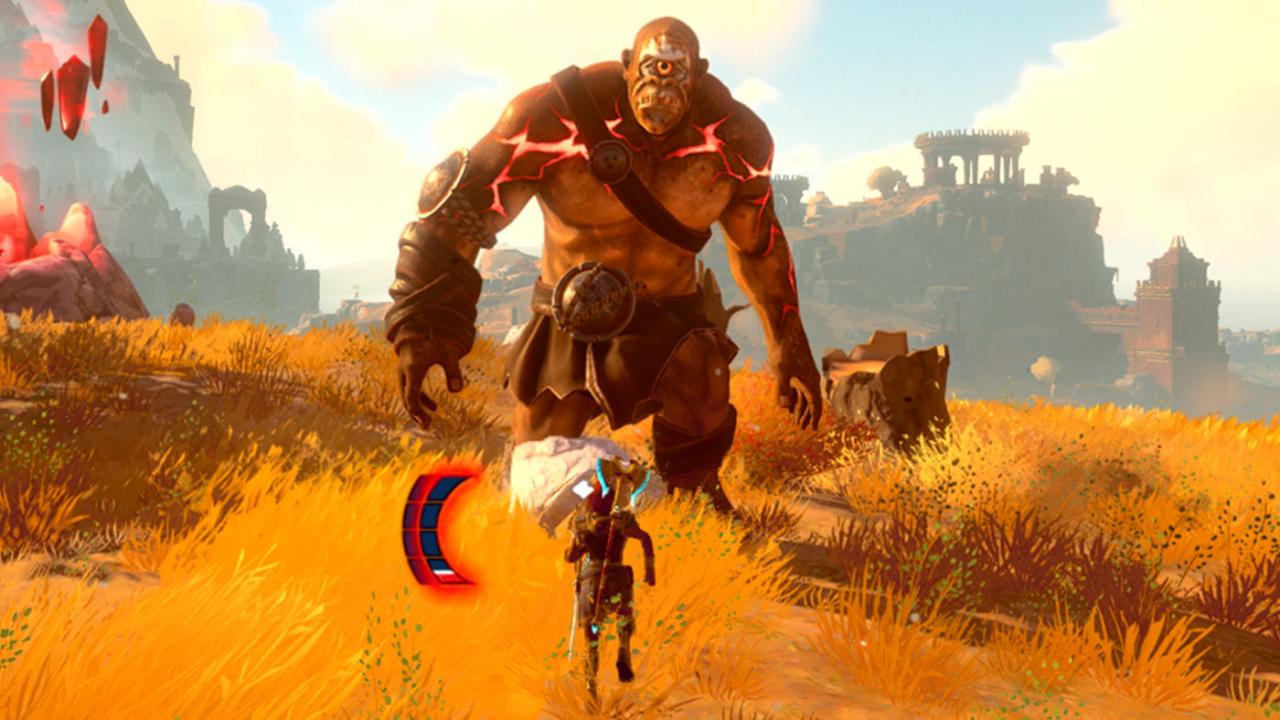Screen dimensions: 1280x720
Task: Click the round belt buckle on the cyclops
Action: click(x=595, y=300)
